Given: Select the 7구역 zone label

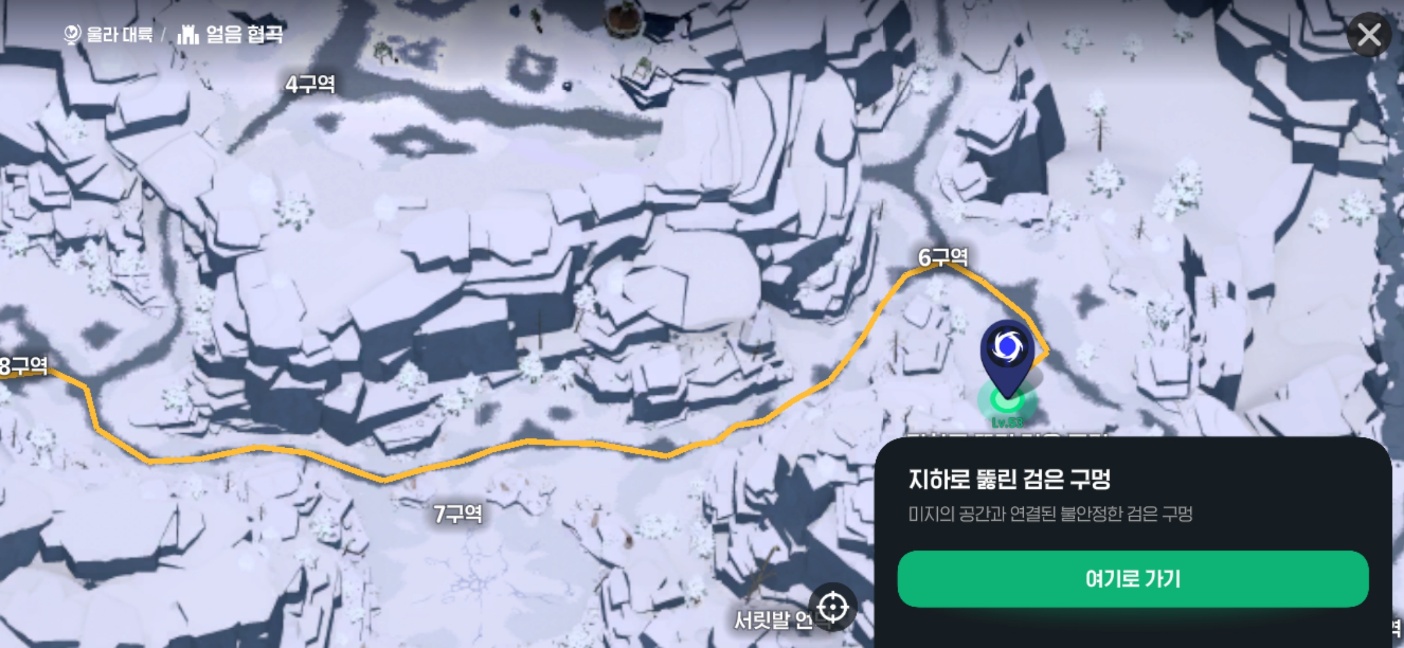Looking at the screenshot, I should 458,514.
